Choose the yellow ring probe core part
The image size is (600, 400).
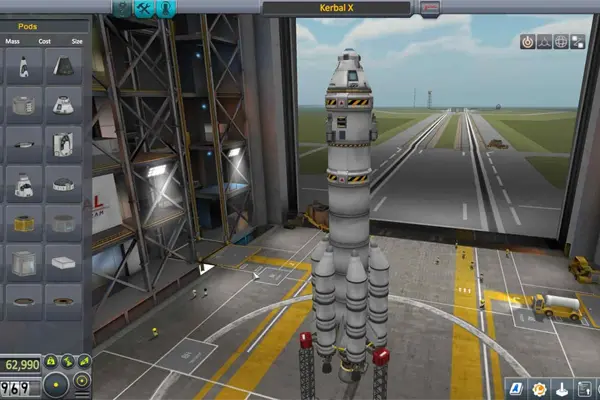click(23, 222)
